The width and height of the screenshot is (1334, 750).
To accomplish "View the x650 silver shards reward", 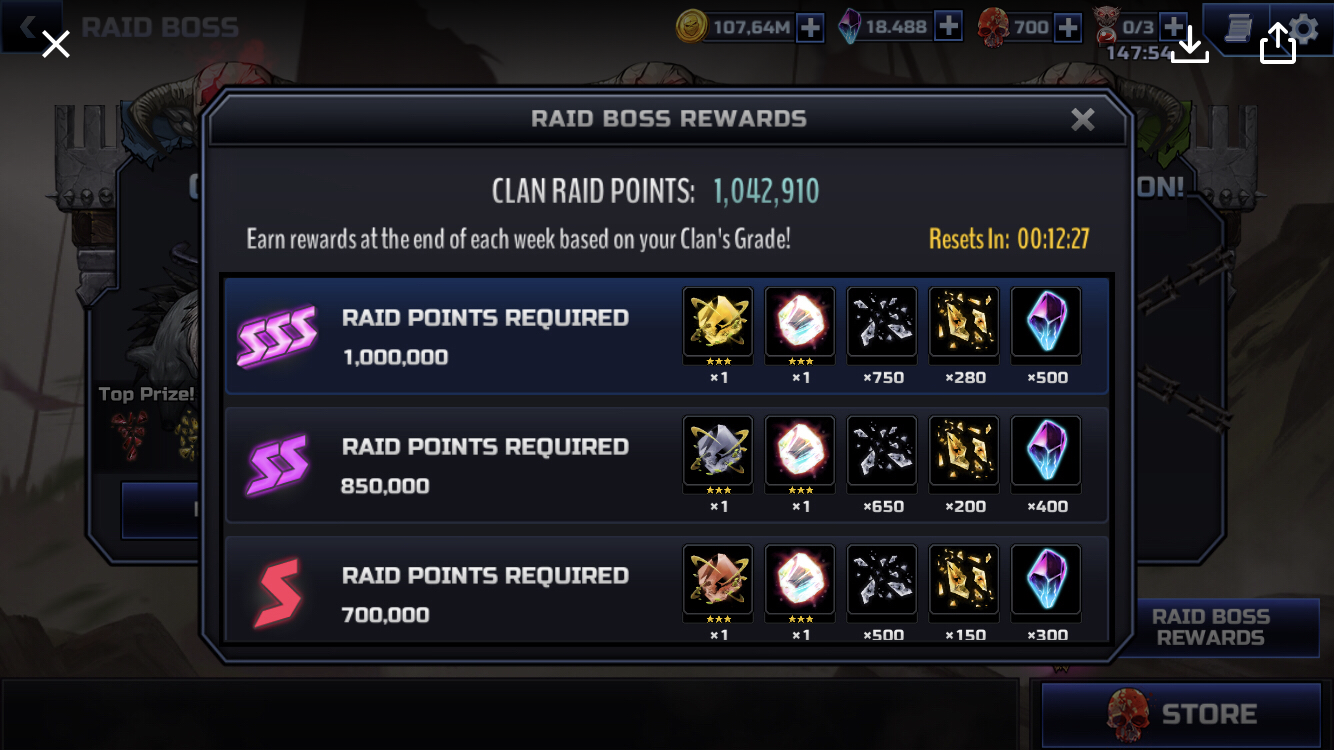I will pyautogui.click(x=882, y=451).
